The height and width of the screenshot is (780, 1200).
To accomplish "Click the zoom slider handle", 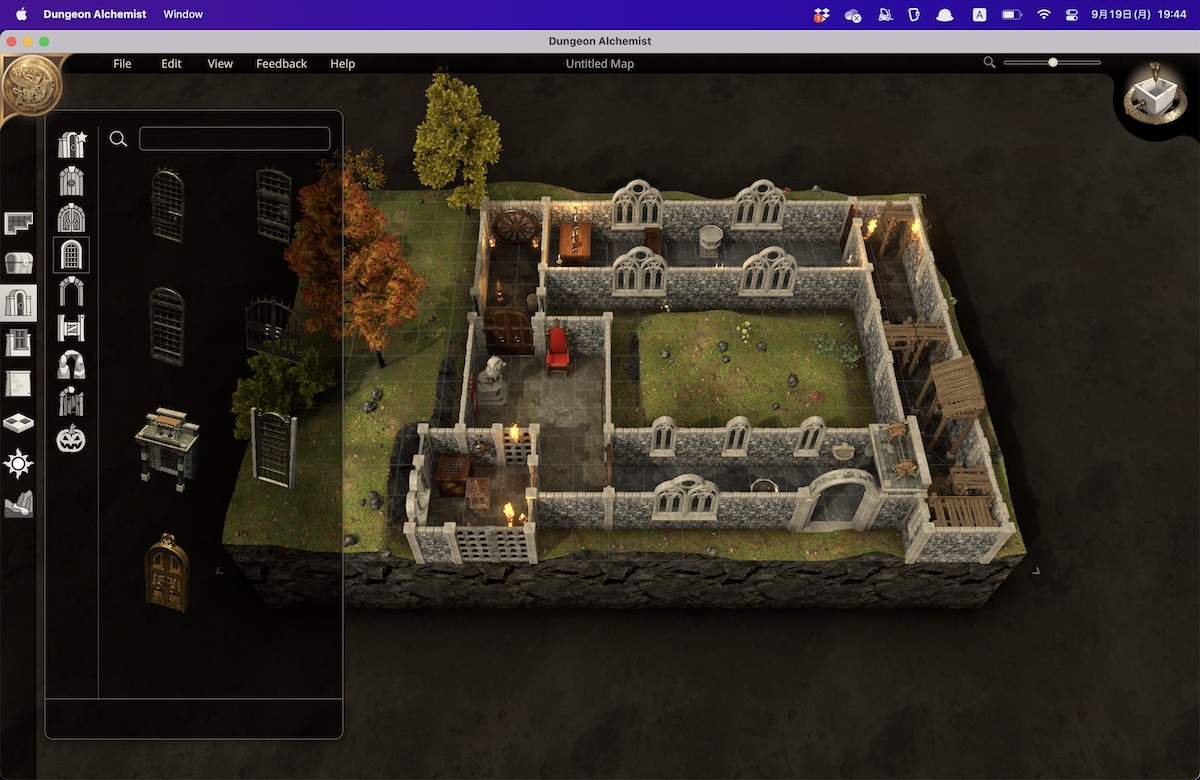I will (1053, 63).
